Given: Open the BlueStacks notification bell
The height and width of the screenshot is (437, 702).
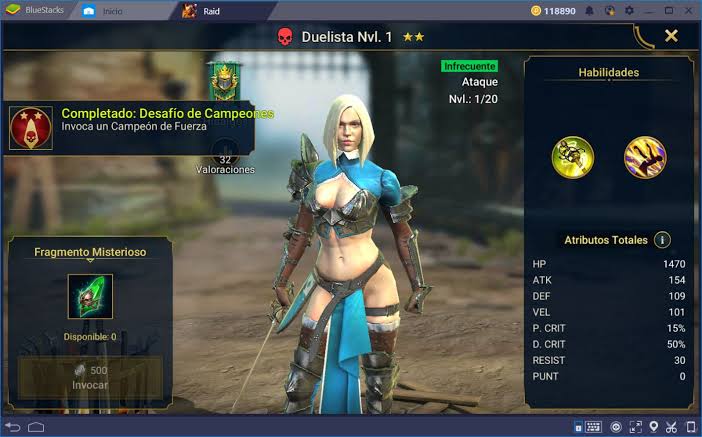Looking at the screenshot, I should 590,11.
